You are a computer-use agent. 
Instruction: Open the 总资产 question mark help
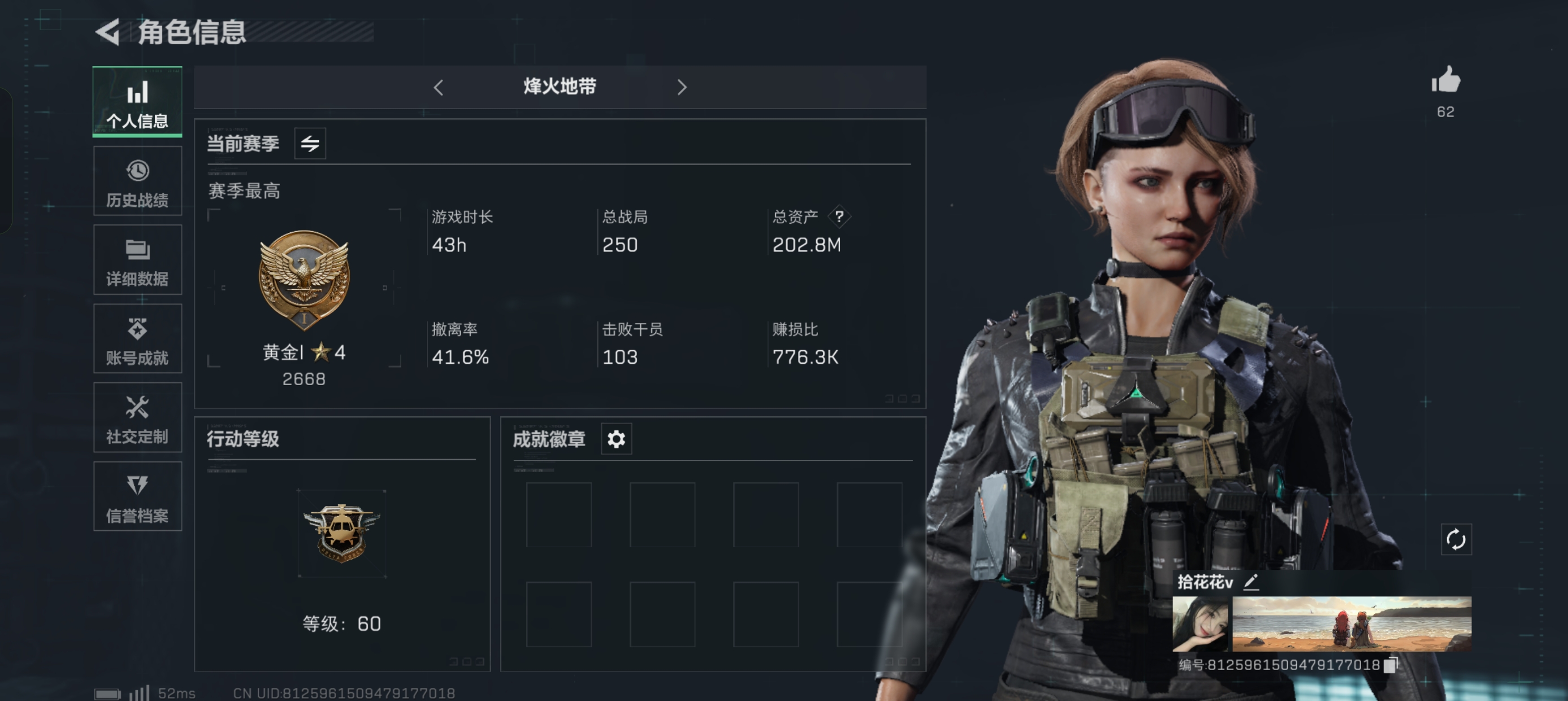(x=839, y=217)
